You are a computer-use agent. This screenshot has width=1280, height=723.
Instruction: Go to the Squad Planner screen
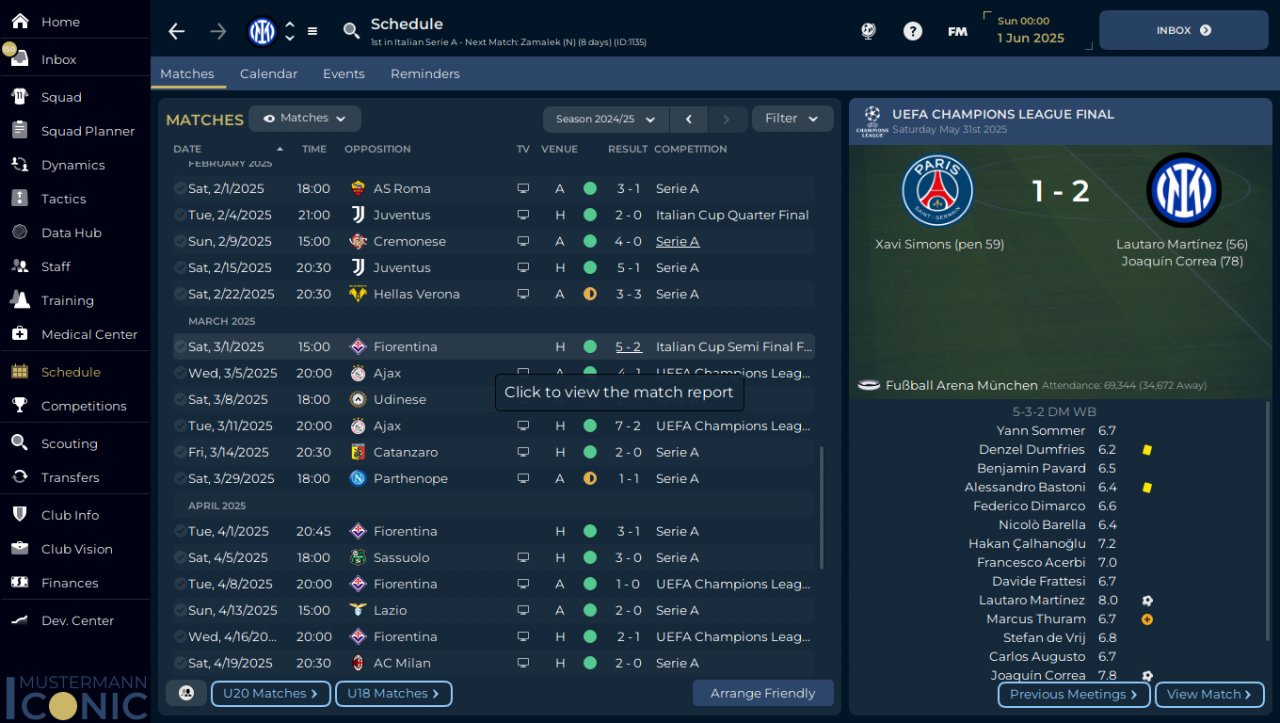(87, 131)
